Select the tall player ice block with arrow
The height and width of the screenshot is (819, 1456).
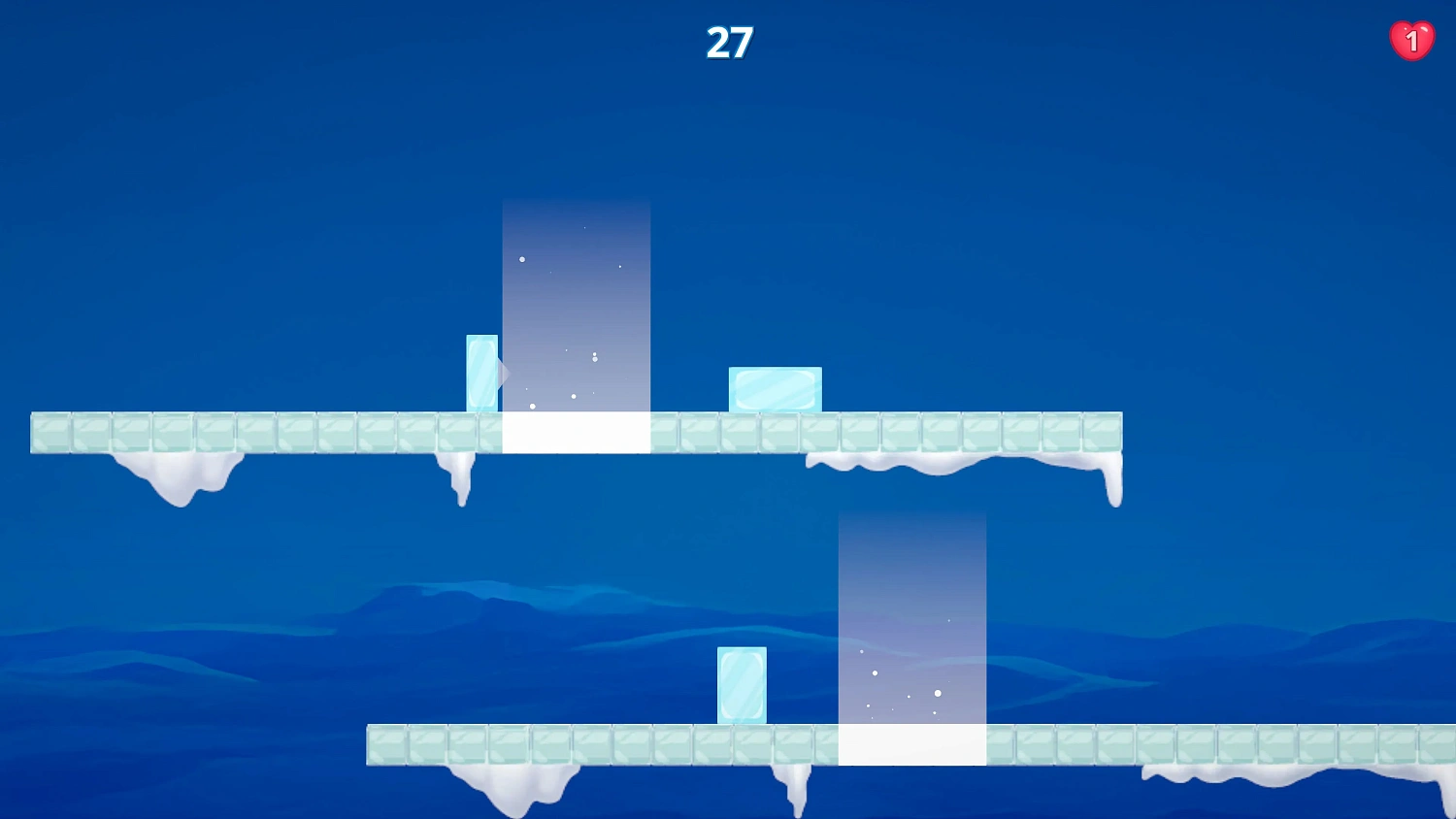[x=482, y=374]
